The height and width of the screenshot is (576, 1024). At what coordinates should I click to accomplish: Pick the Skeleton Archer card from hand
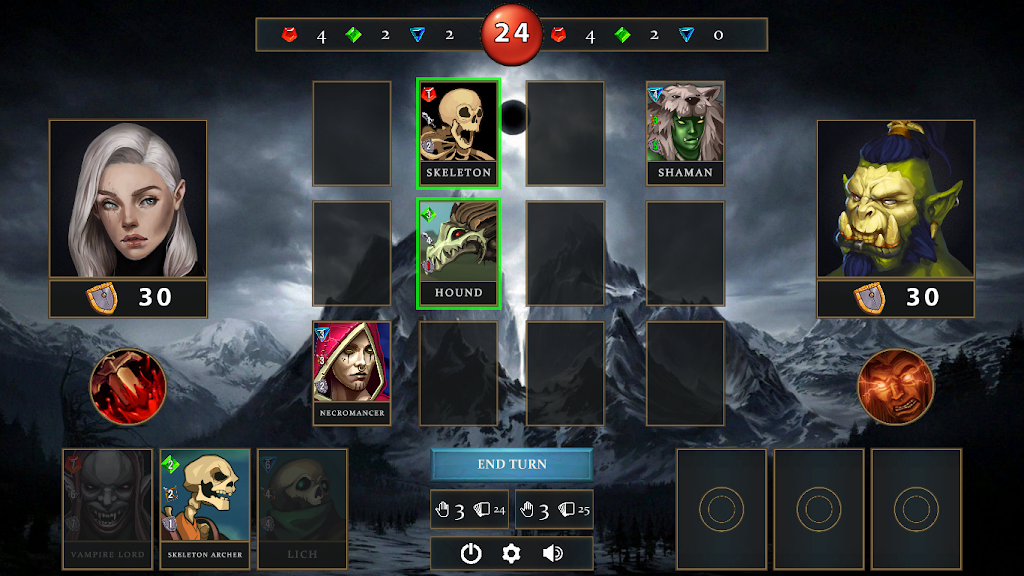pos(205,508)
